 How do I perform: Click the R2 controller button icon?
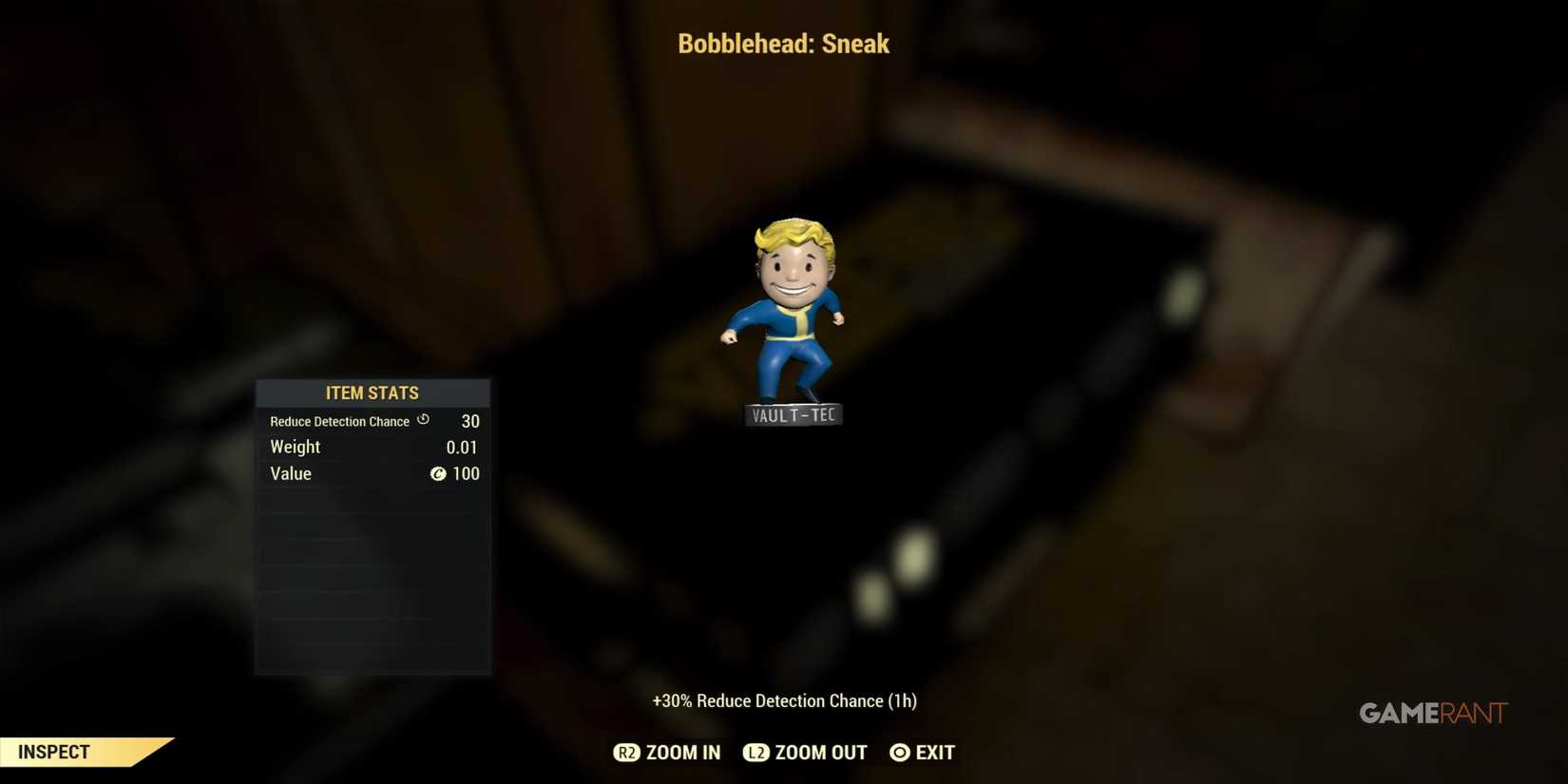[627, 752]
